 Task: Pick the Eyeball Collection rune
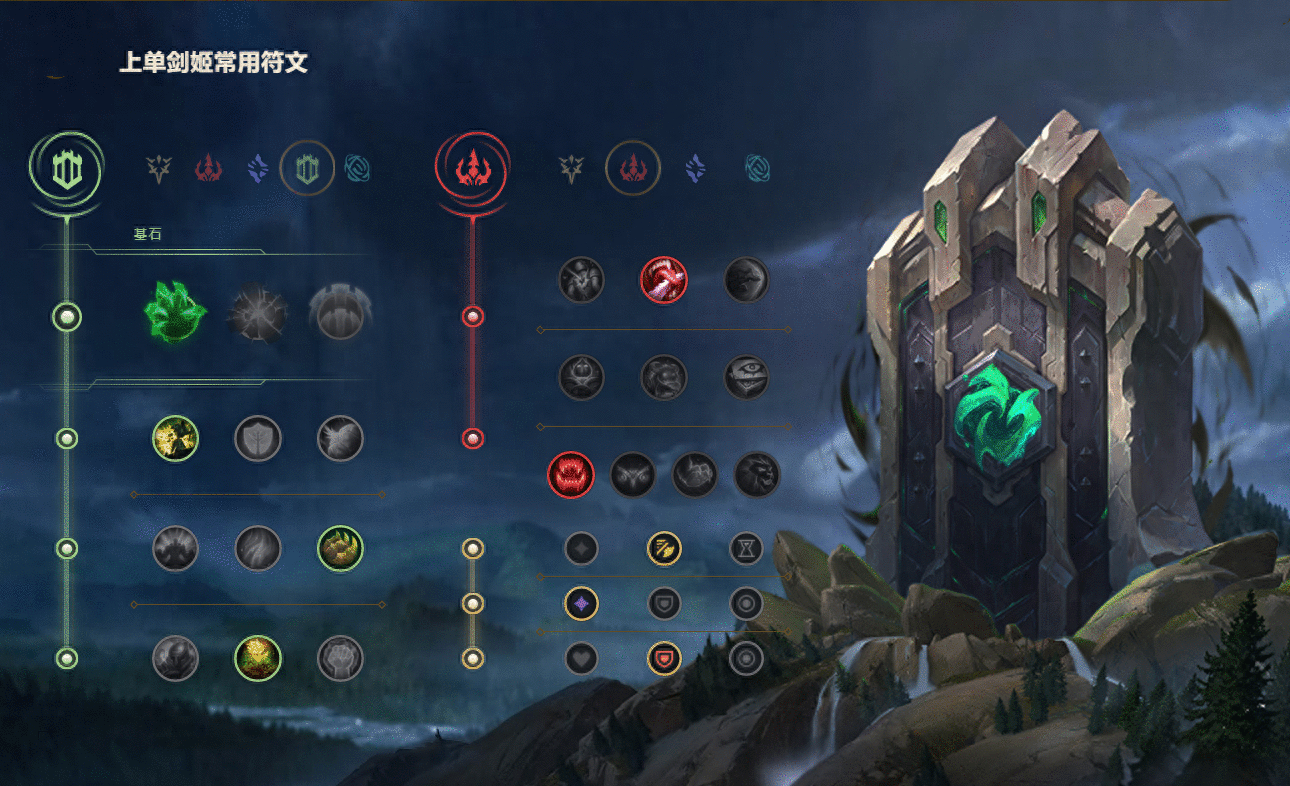[x=746, y=377]
